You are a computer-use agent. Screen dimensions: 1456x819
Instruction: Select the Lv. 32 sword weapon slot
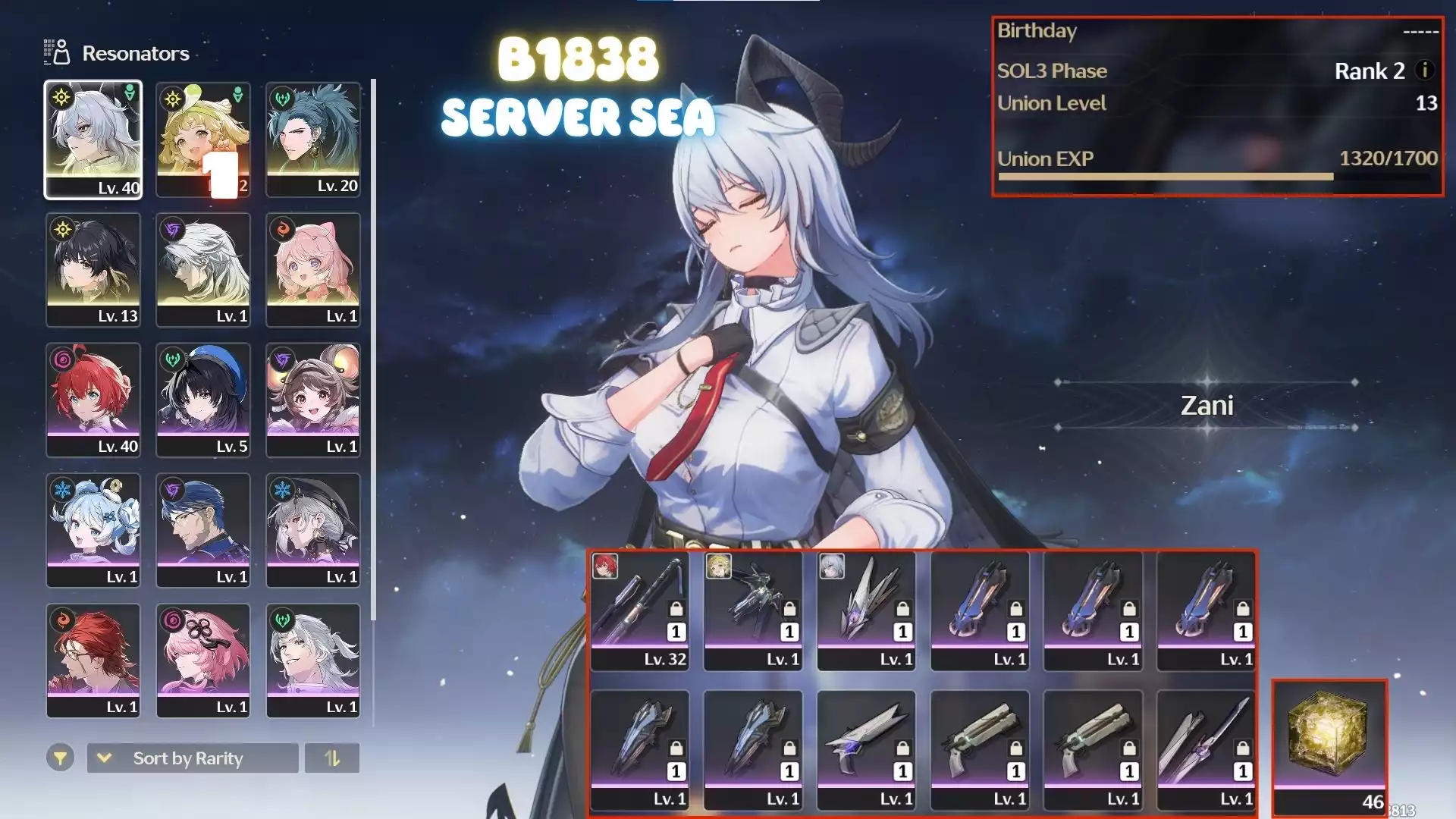(640, 611)
